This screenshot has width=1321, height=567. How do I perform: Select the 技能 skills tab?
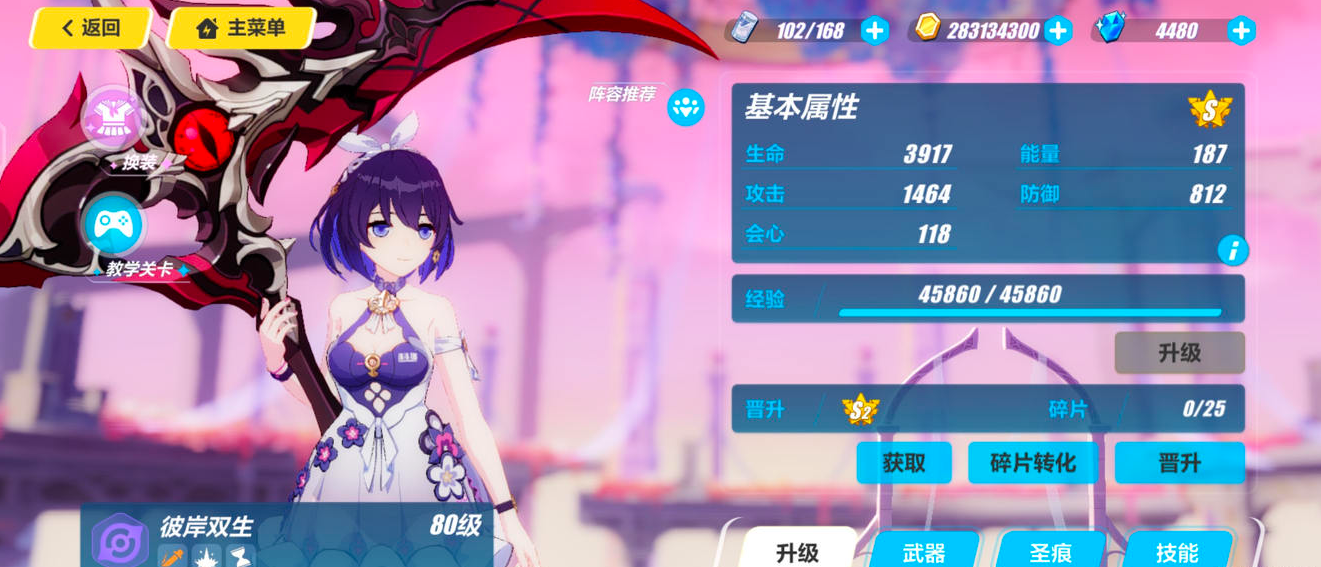point(1177,551)
